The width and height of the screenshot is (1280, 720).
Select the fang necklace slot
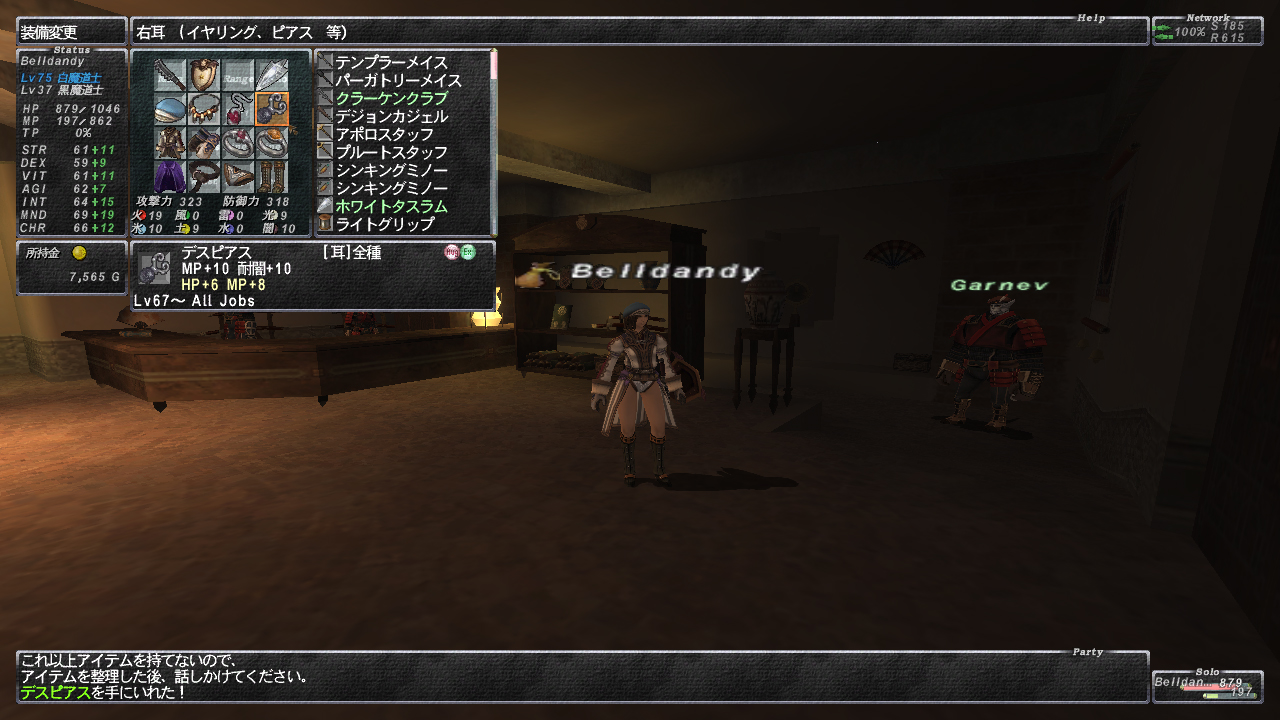pyautogui.click(x=205, y=109)
